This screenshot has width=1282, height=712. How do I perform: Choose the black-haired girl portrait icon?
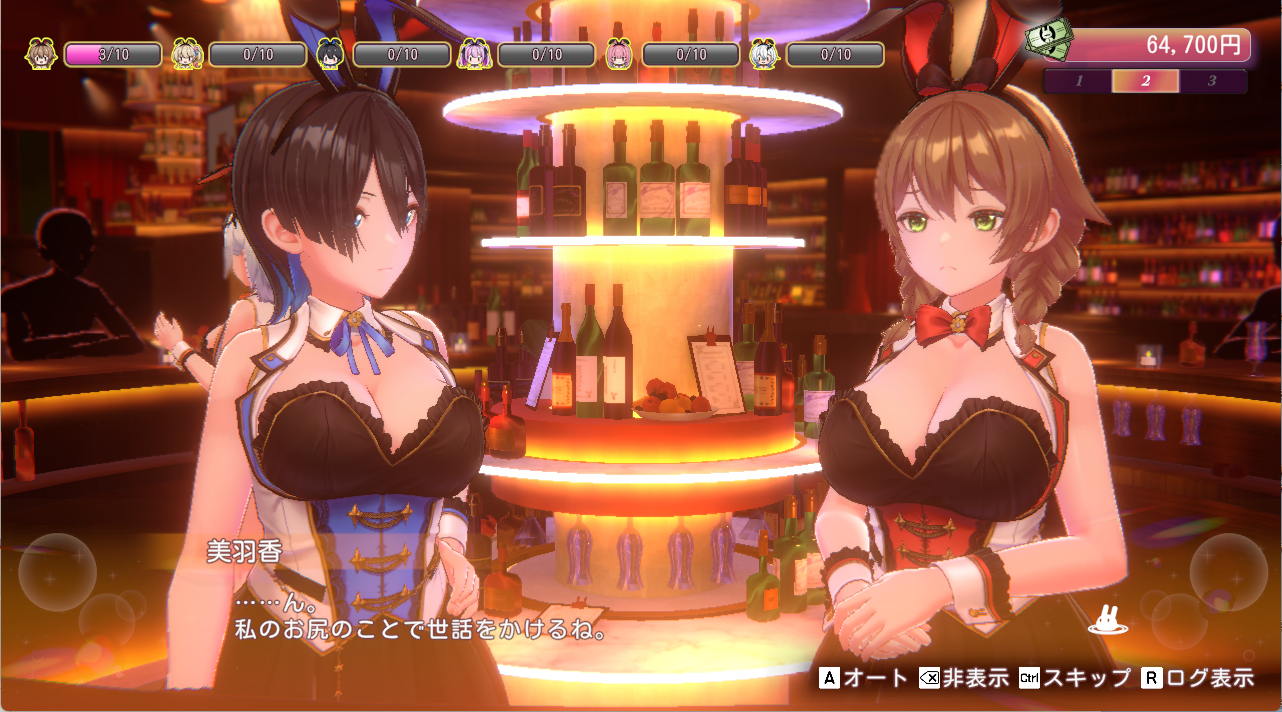tap(331, 54)
